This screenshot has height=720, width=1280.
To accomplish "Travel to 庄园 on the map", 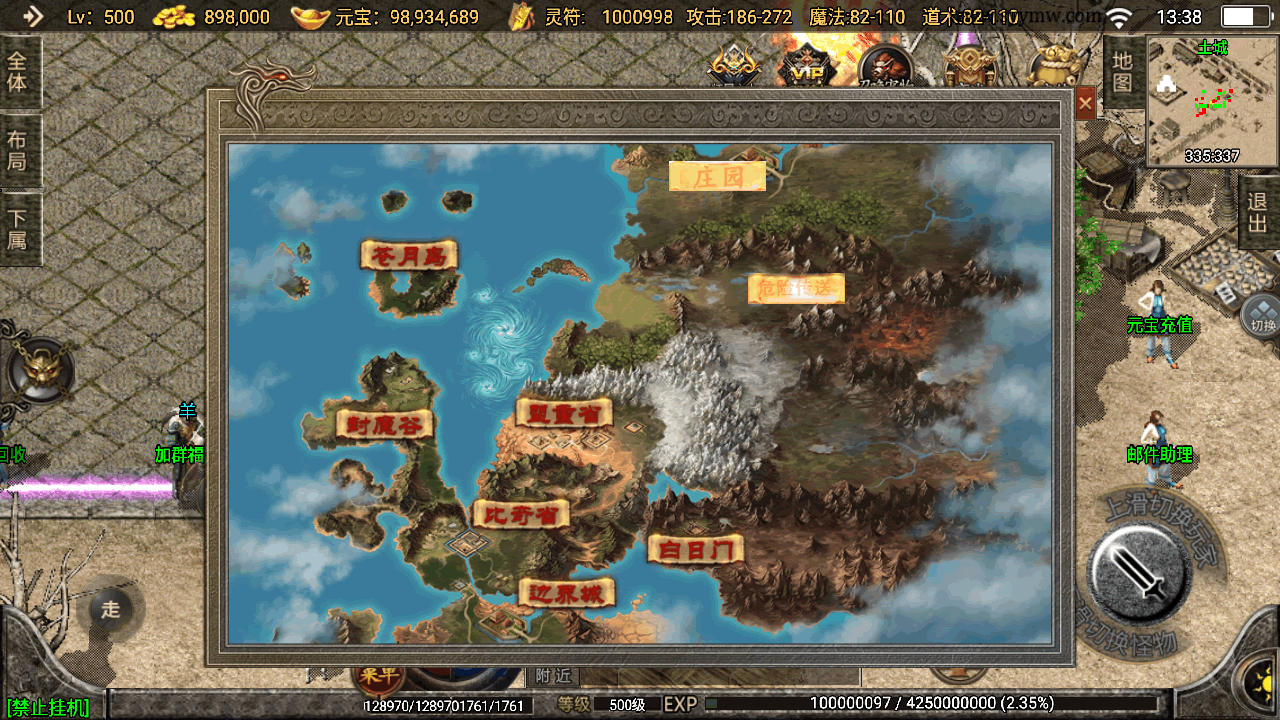I will [717, 177].
